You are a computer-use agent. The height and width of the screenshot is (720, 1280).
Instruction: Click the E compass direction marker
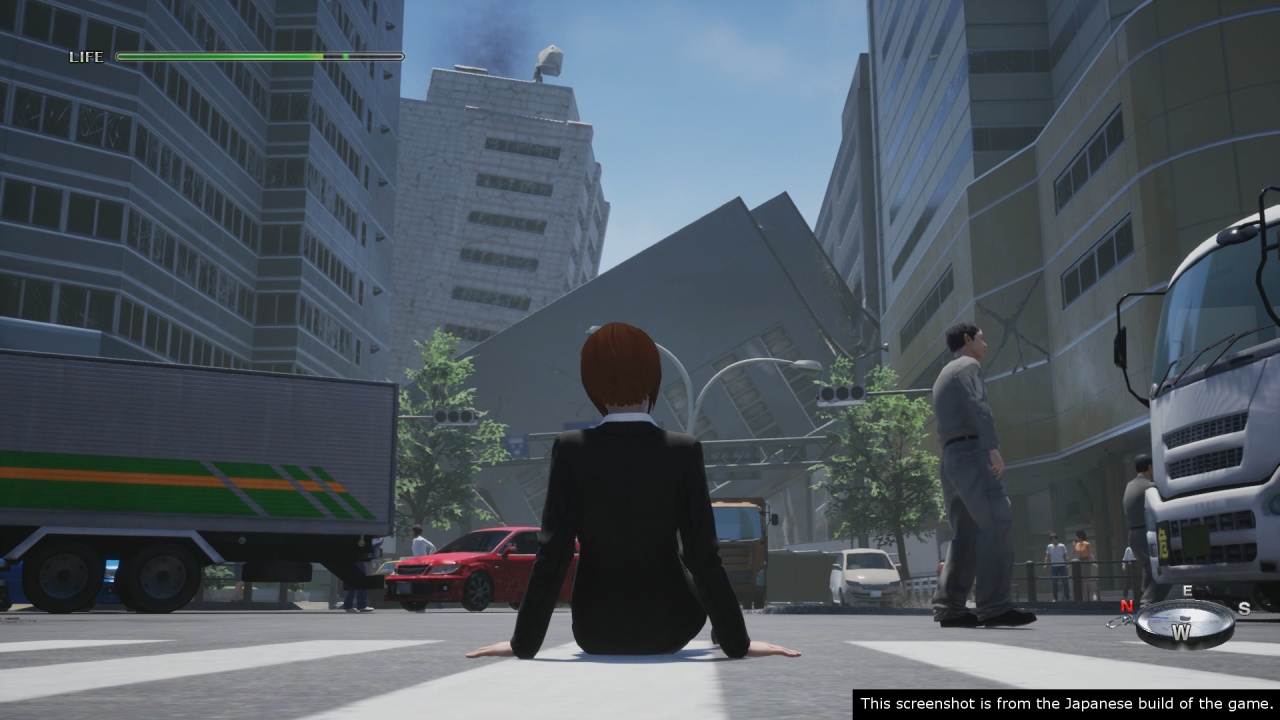coord(1187,589)
